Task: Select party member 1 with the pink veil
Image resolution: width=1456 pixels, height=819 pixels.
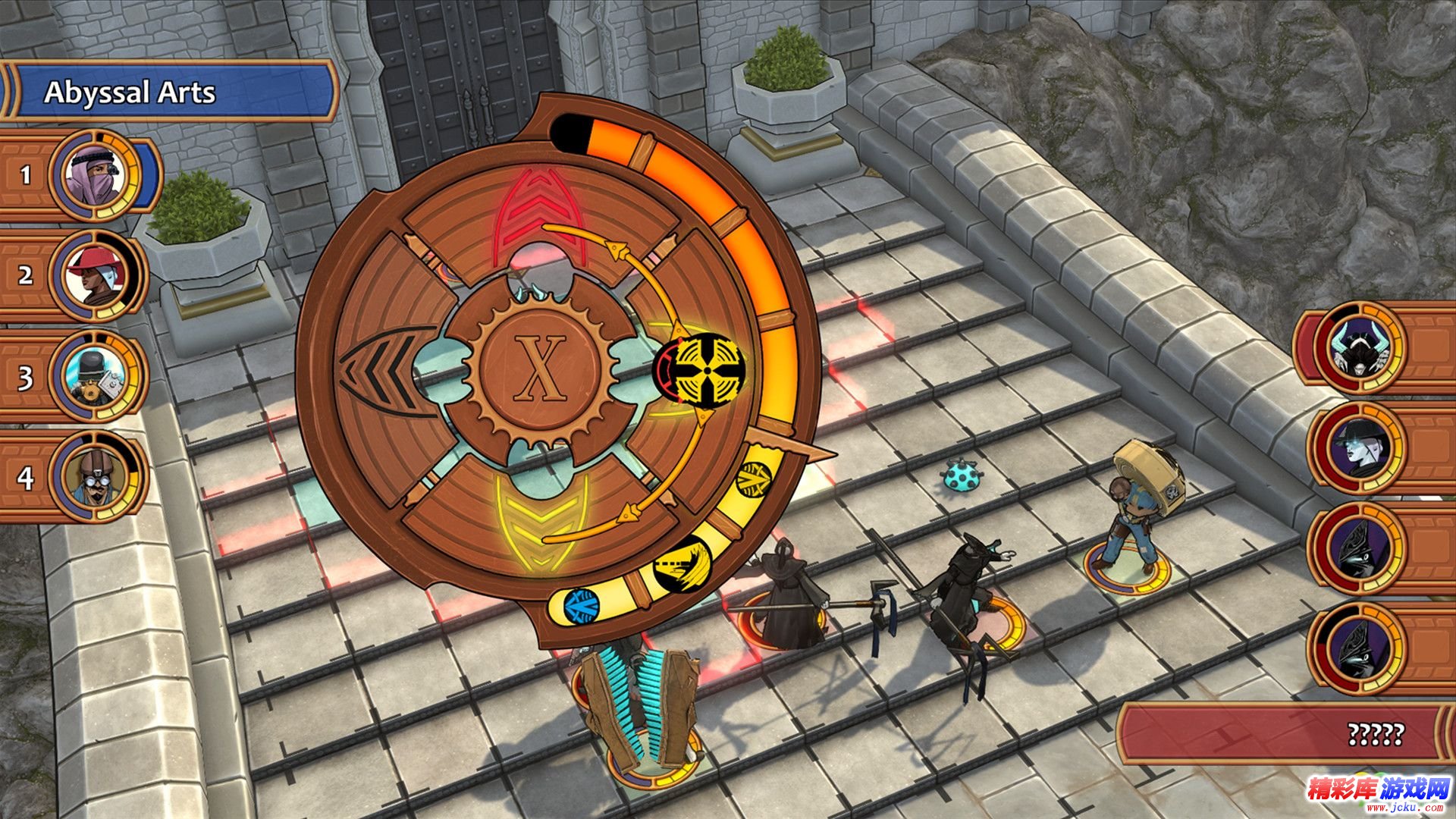Action: tap(93, 176)
